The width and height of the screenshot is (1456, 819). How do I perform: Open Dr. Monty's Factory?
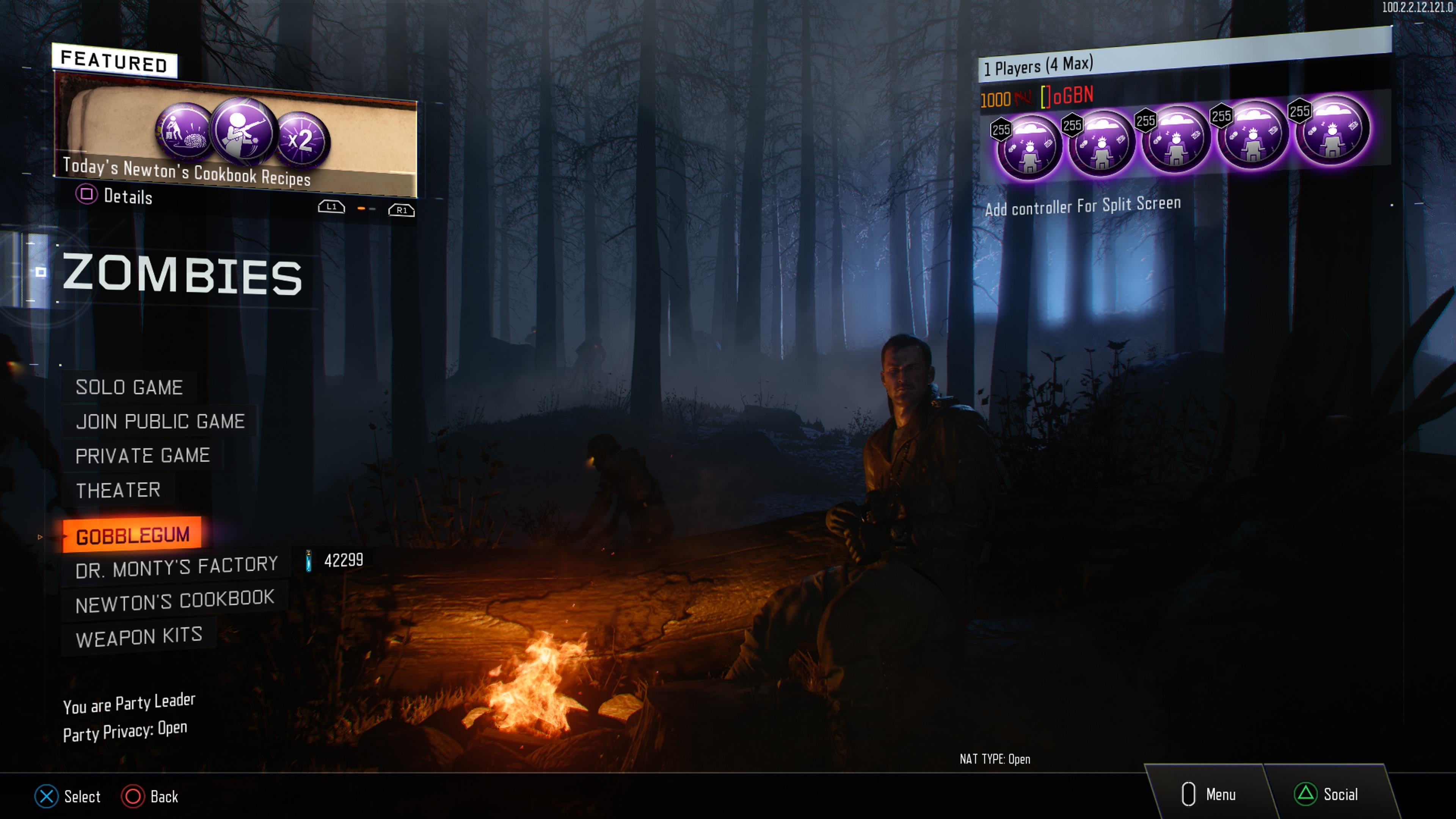[176, 567]
